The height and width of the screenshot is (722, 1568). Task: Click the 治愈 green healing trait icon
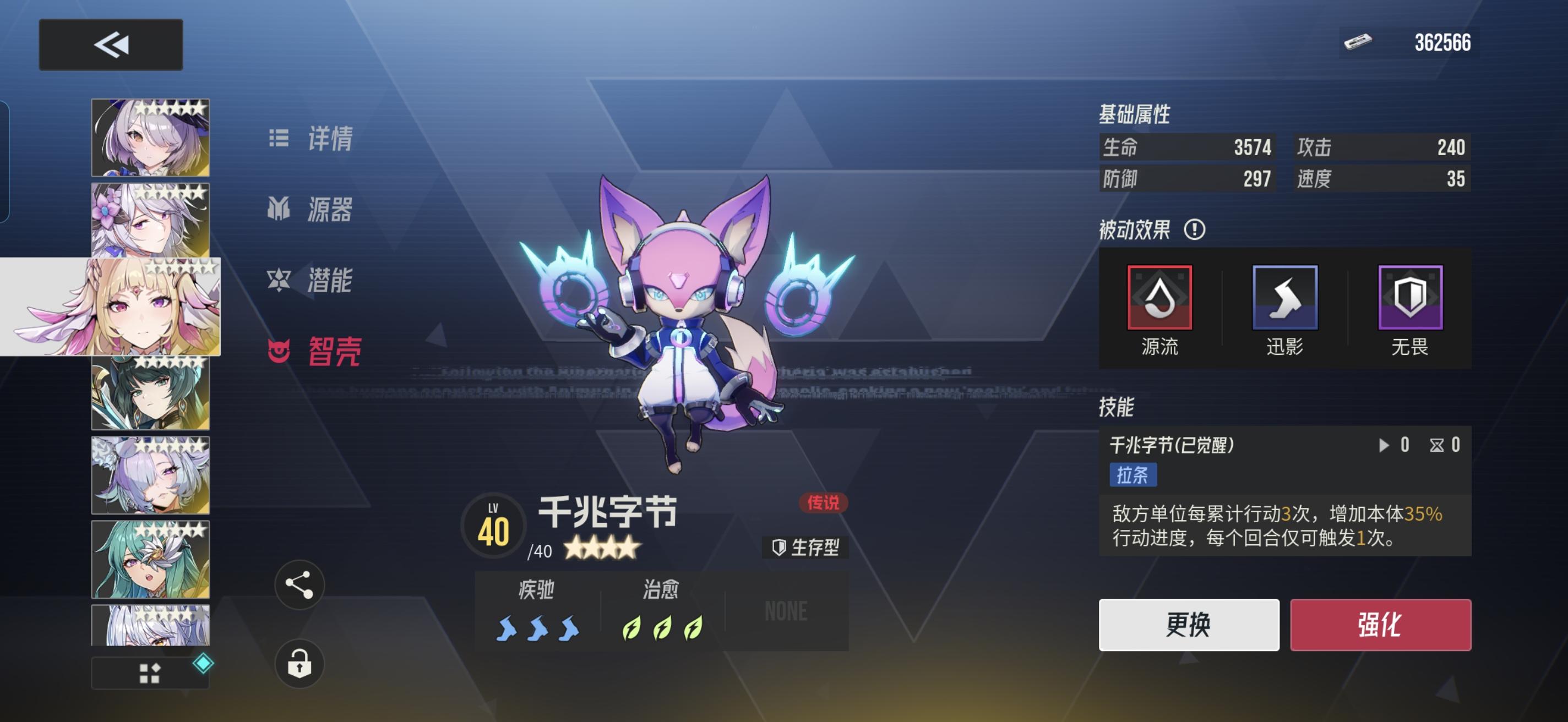click(x=663, y=630)
